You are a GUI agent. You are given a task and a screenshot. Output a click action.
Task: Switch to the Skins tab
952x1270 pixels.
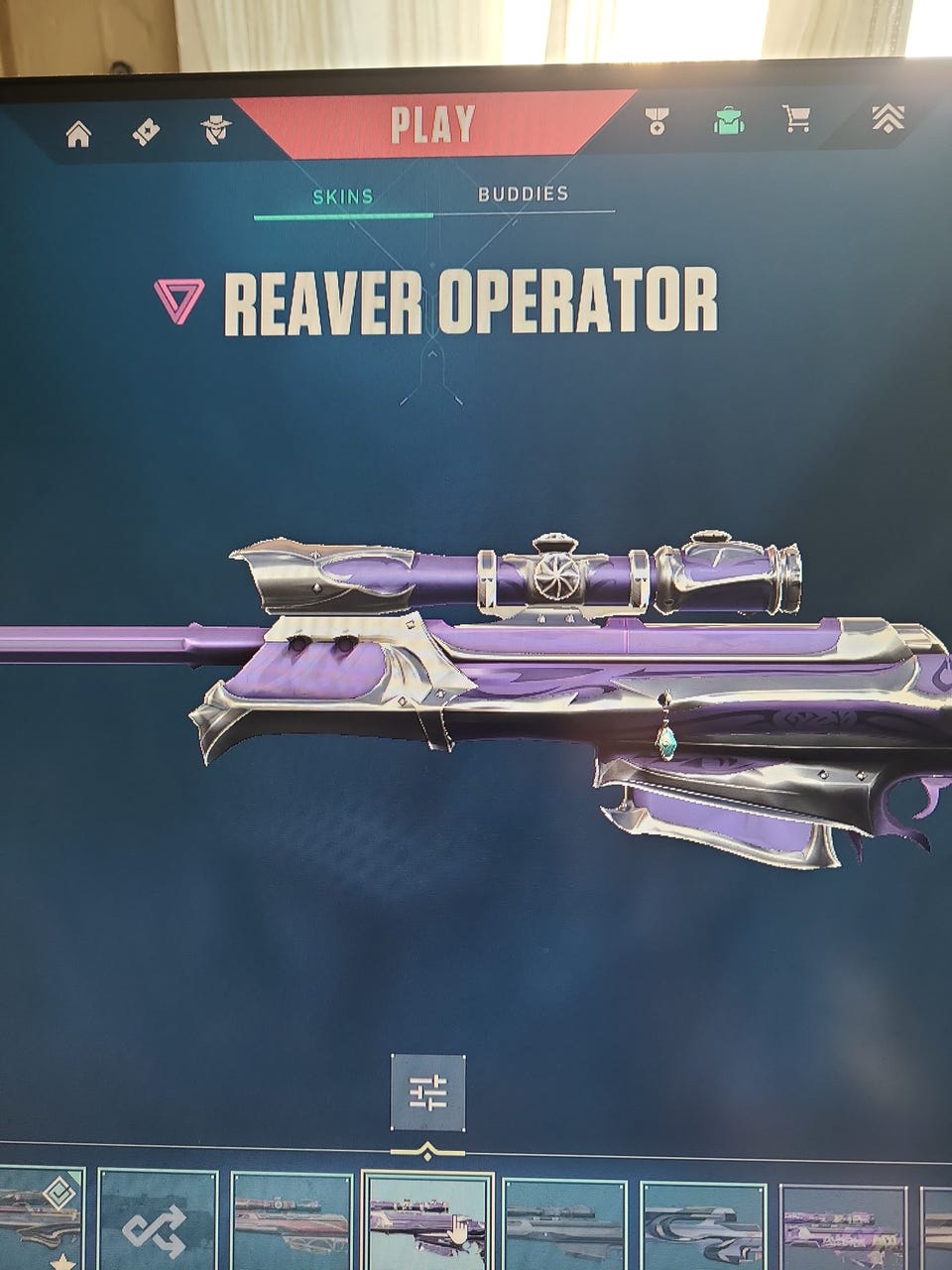click(x=343, y=195)
